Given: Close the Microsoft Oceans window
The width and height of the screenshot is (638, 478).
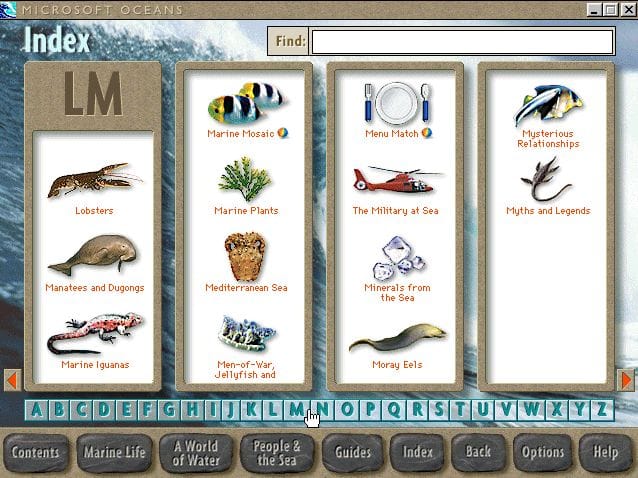Looking at the screenshot, I should pyautogui.click(x=627, y=9).
